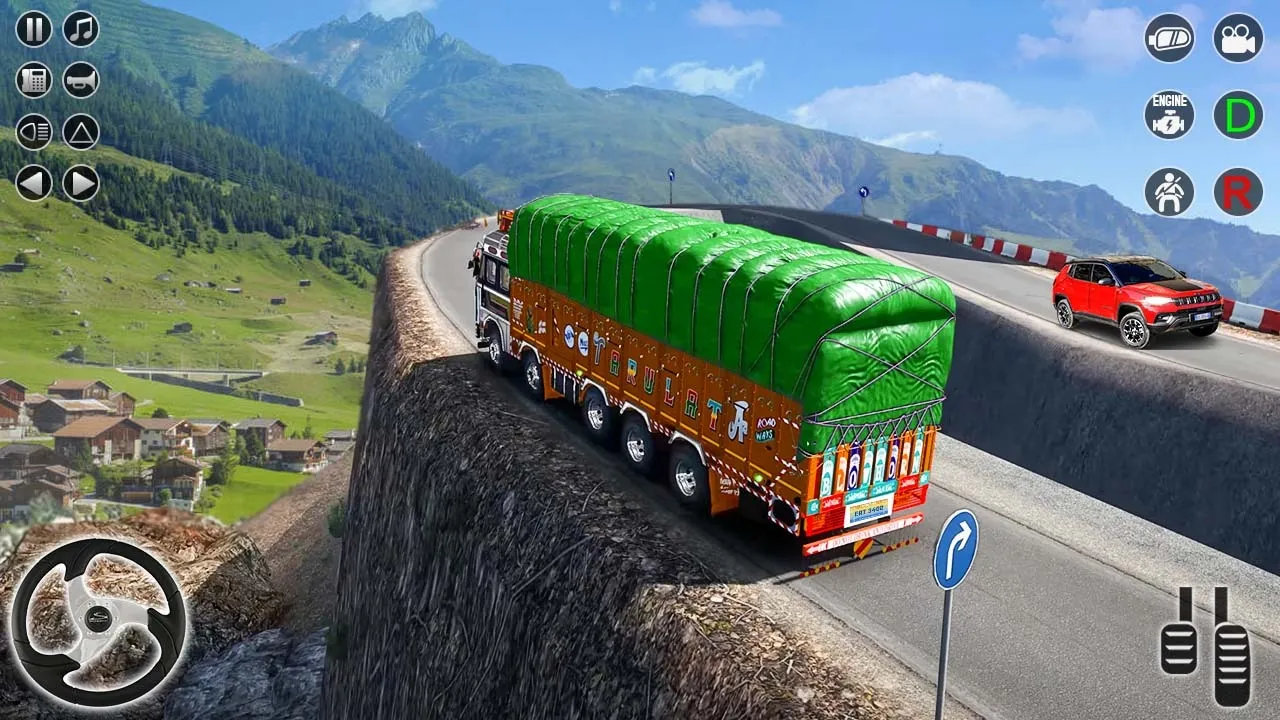Pause the game

[x=33, y=29]
